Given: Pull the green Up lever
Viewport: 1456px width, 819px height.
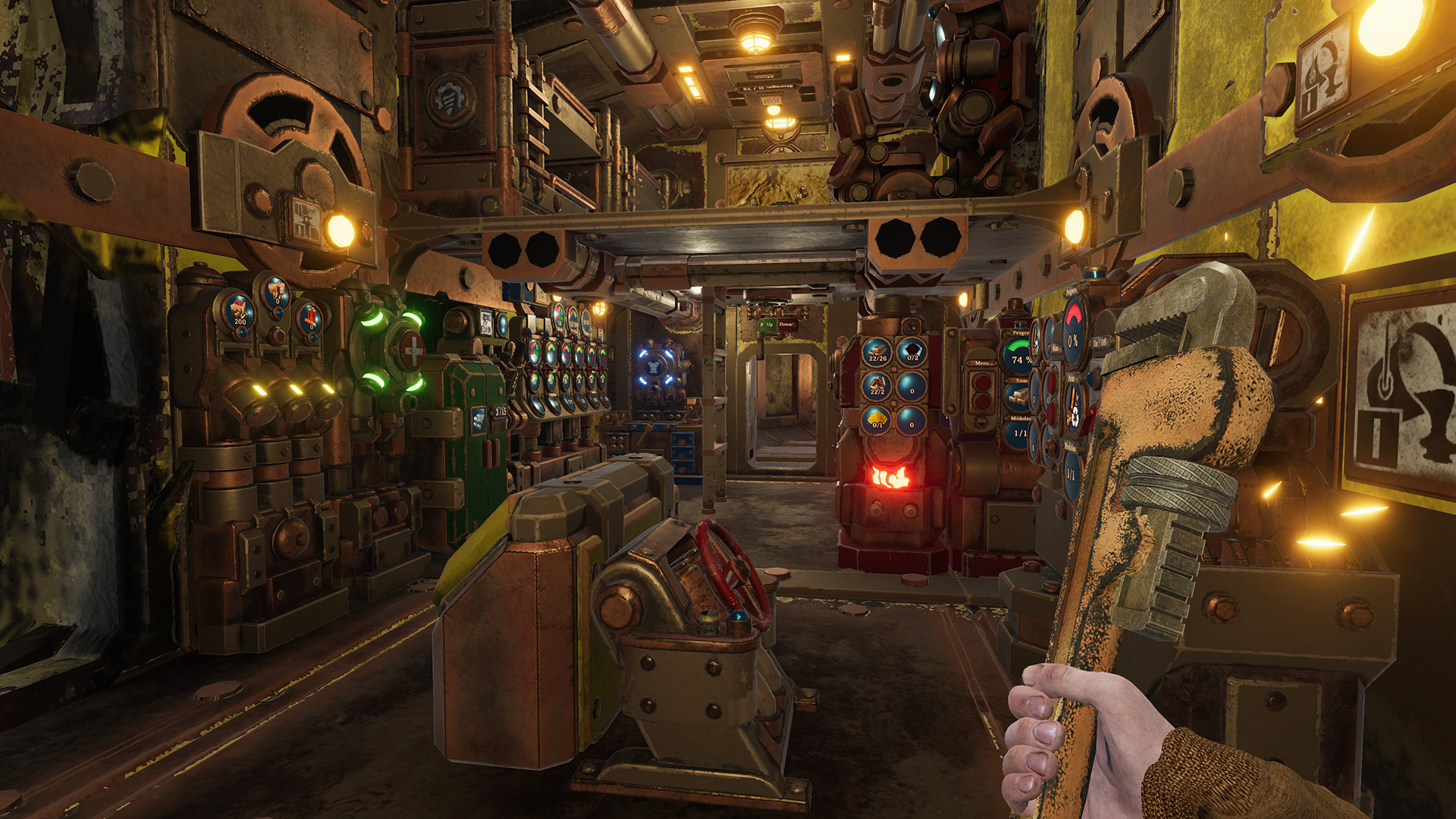Looking at the screenshot, I should 768,325.
